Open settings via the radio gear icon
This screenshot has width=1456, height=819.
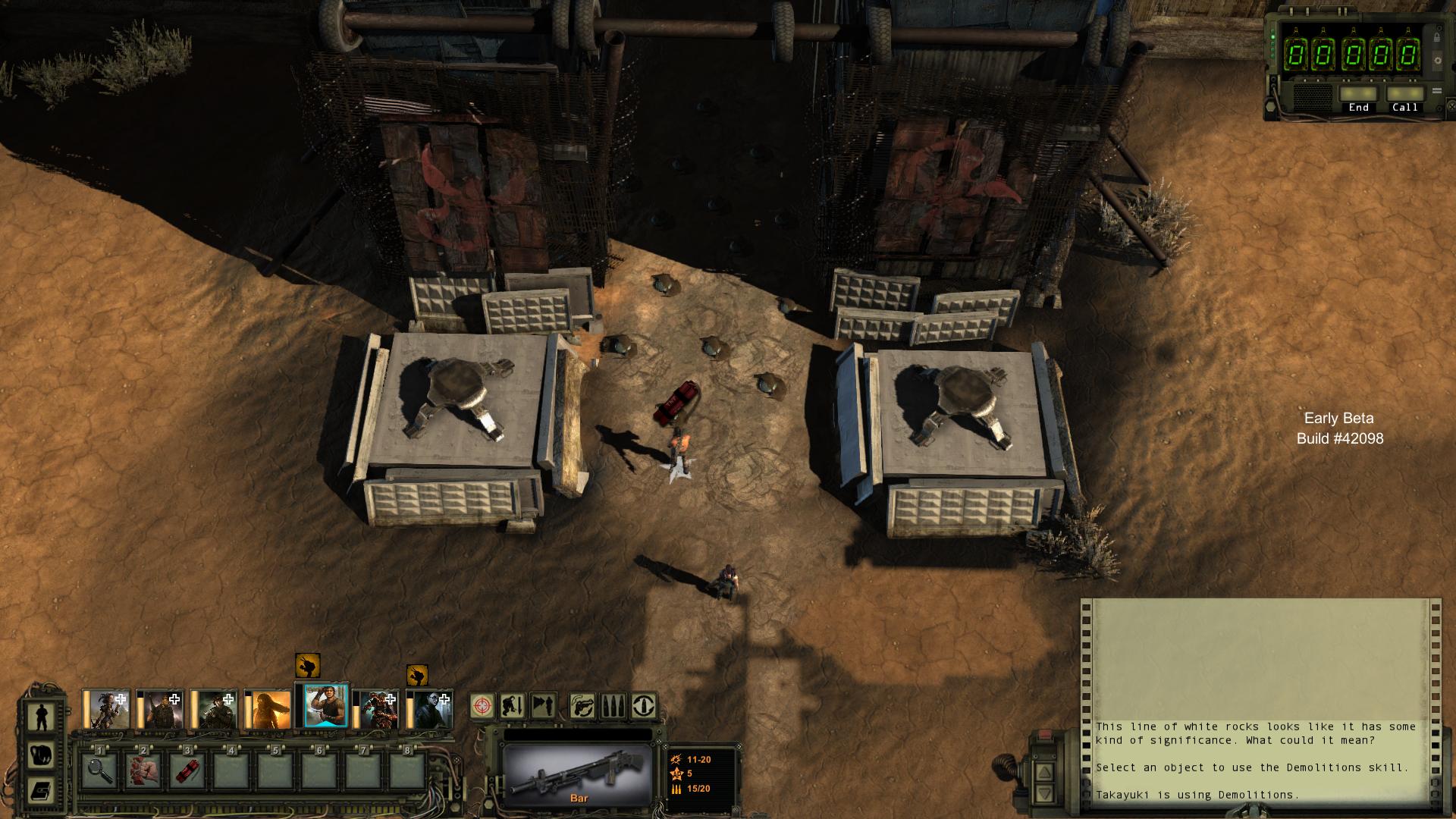pyautogui.click(x=1436, y=60)
